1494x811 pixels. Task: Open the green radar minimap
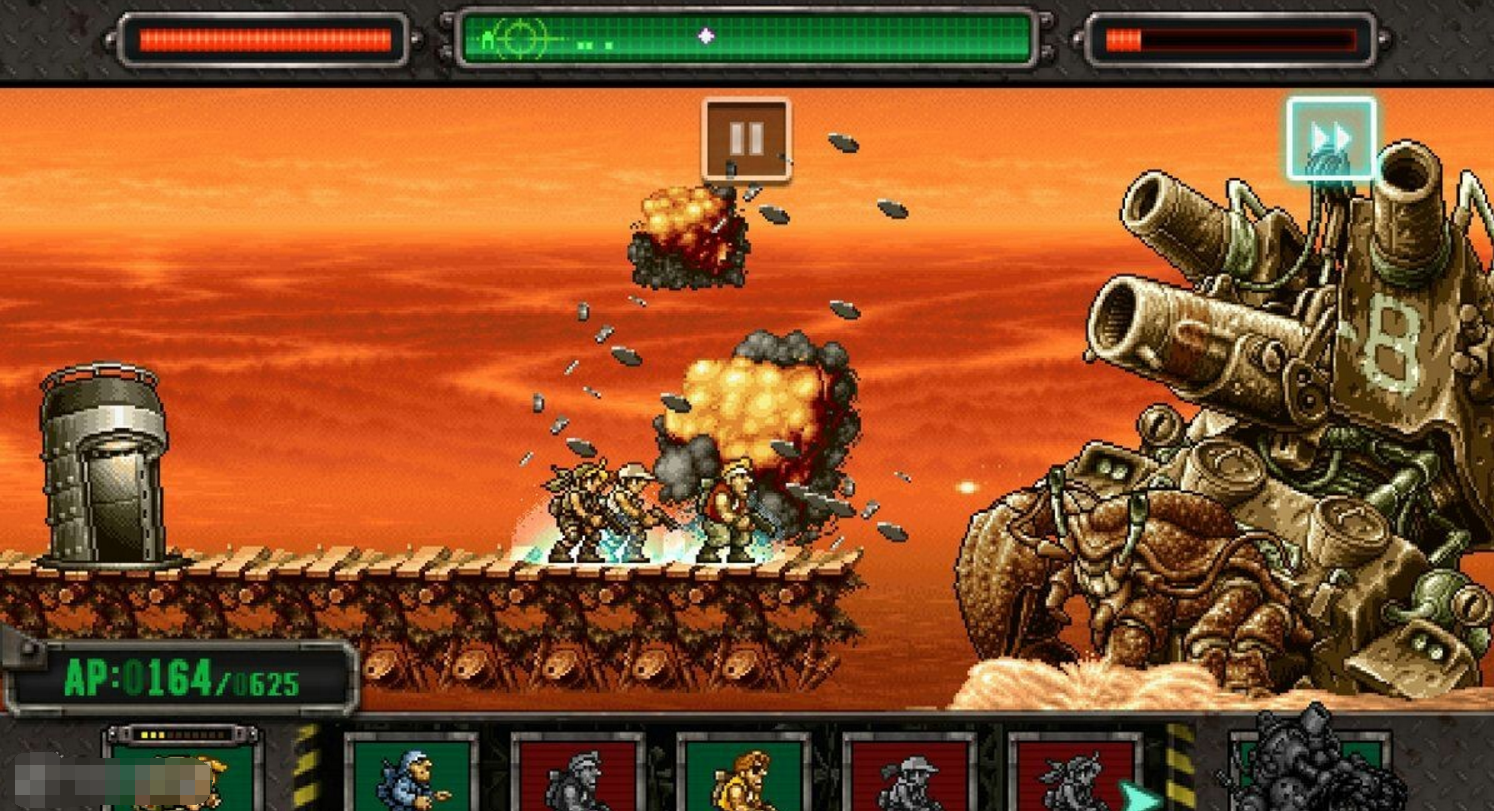[x=746, y=38]
